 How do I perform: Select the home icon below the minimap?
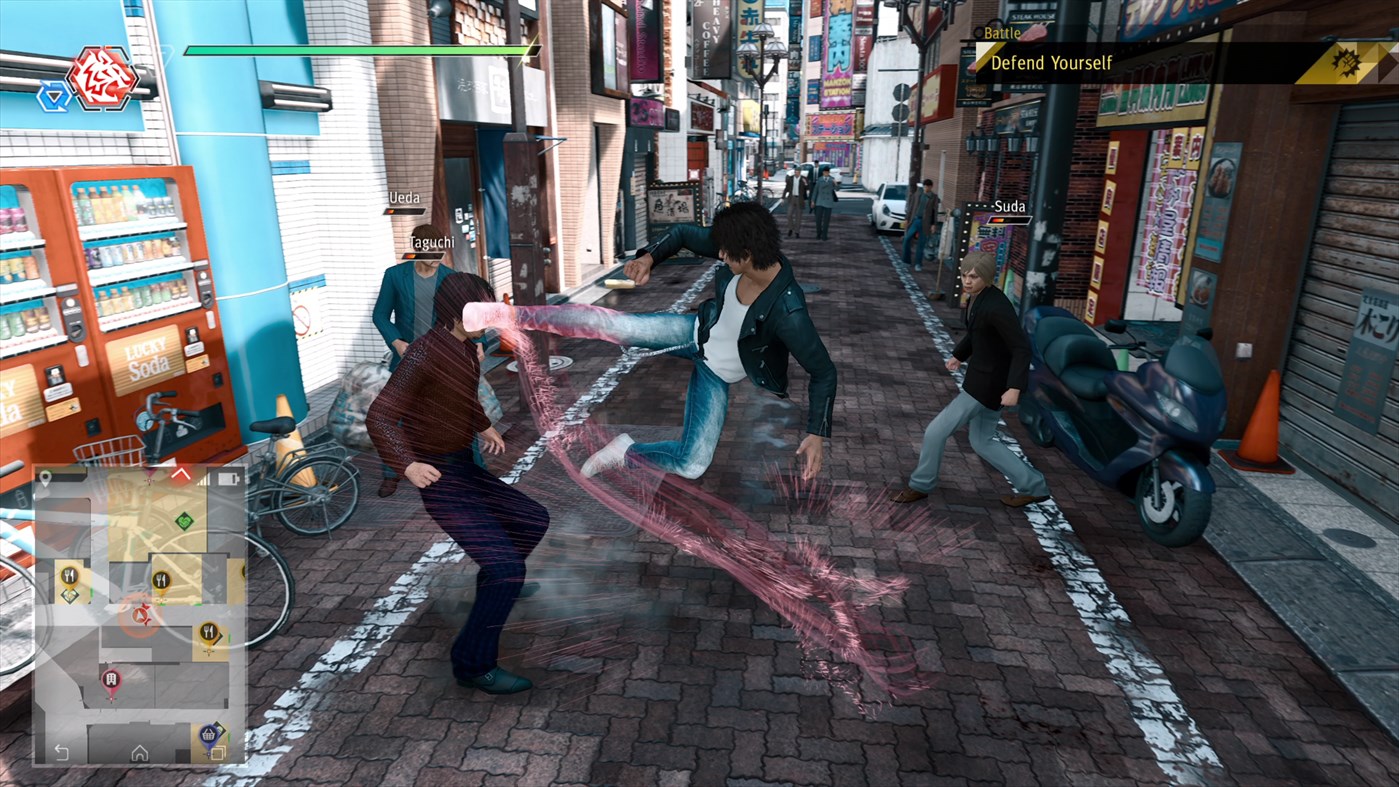[139, 754]
